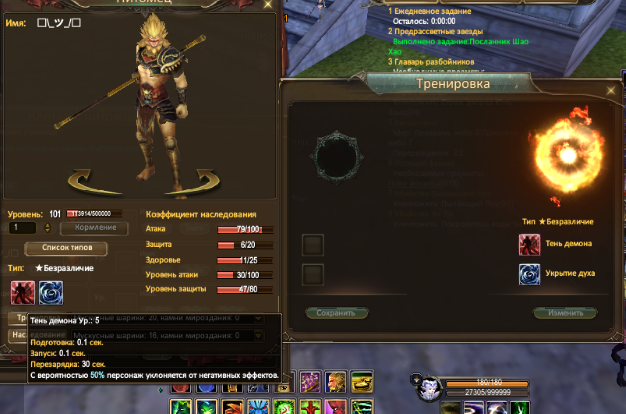Click the blue spirit swirl skill icon
Image resolution: width=626 pixels, height=414 pixels.
point(50,291)
